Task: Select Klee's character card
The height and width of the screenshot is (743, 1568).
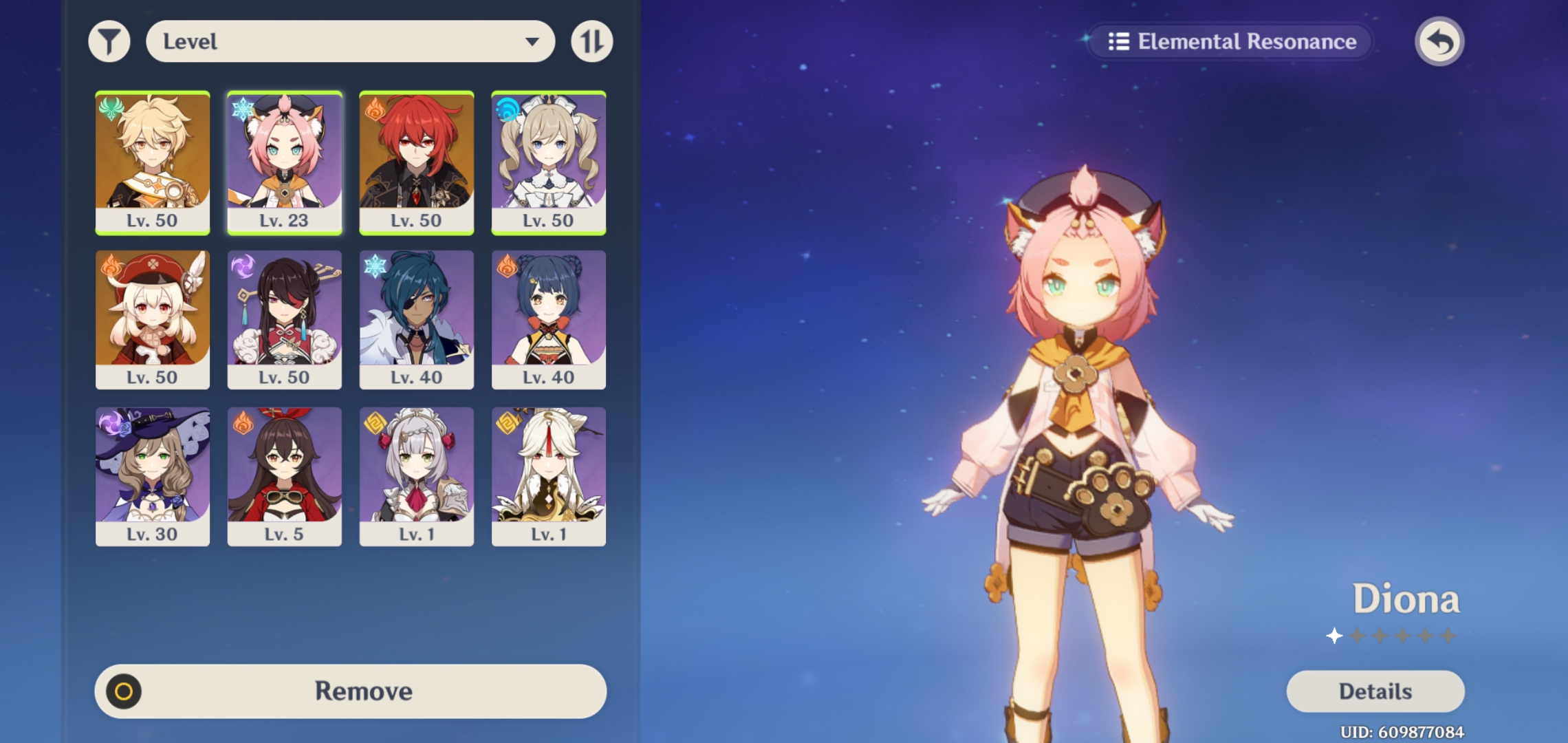Action: pos(152,319)
